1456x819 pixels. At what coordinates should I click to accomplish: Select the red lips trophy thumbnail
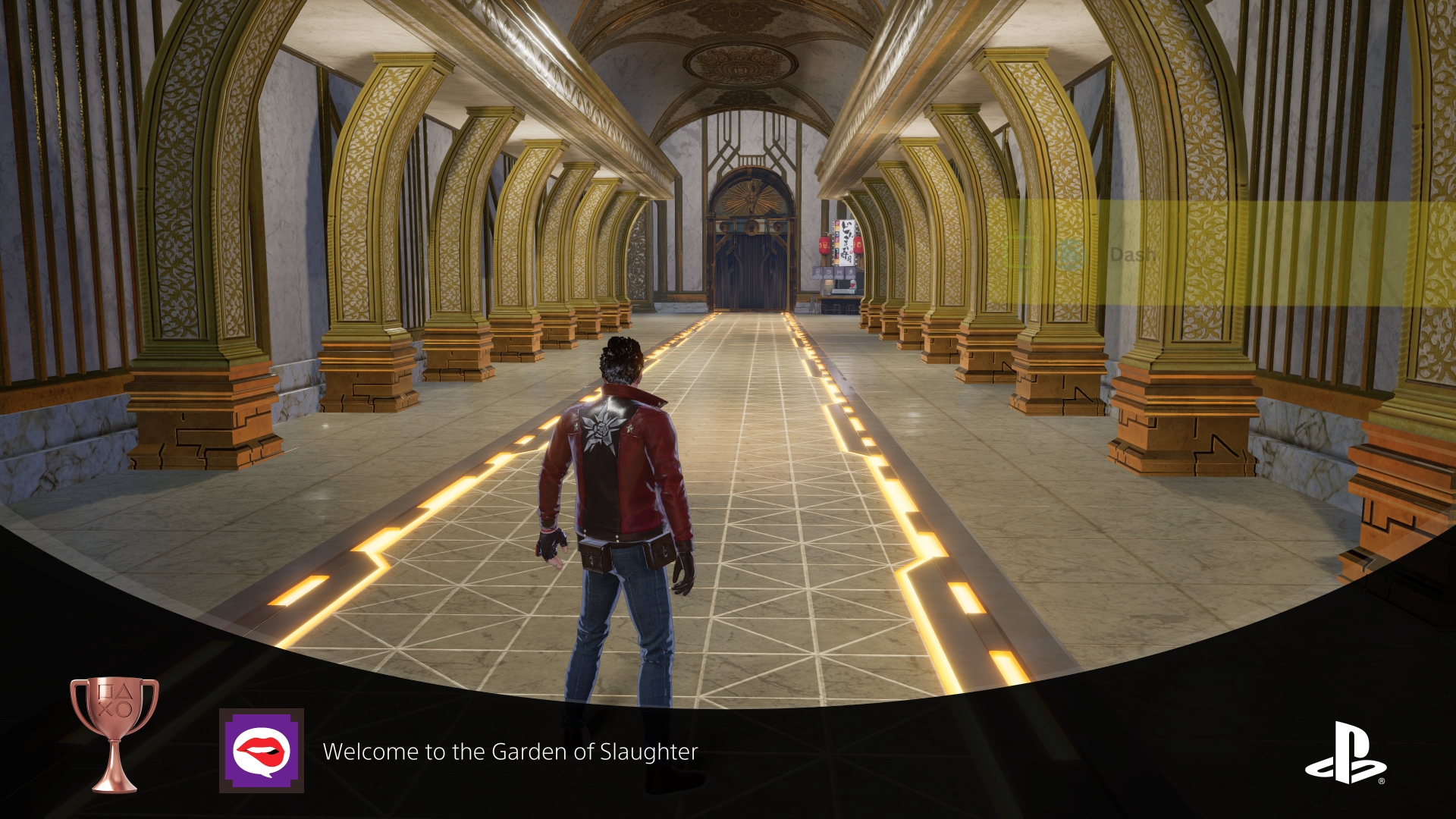(262, 751)
